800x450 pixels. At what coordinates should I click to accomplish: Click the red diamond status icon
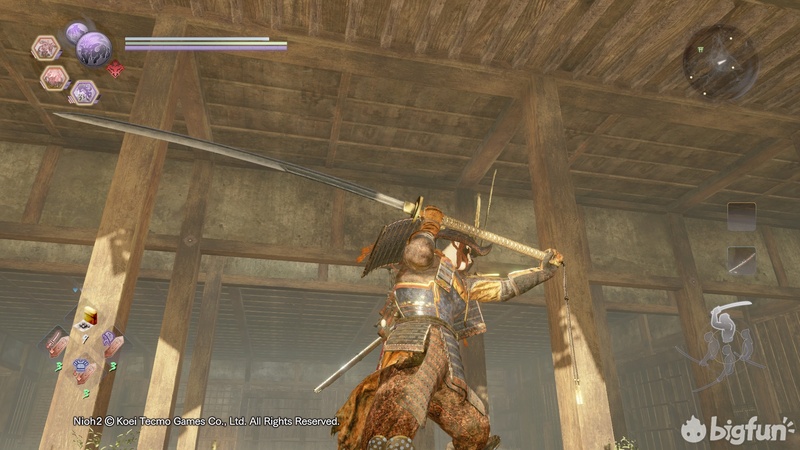tap(115, 69)
